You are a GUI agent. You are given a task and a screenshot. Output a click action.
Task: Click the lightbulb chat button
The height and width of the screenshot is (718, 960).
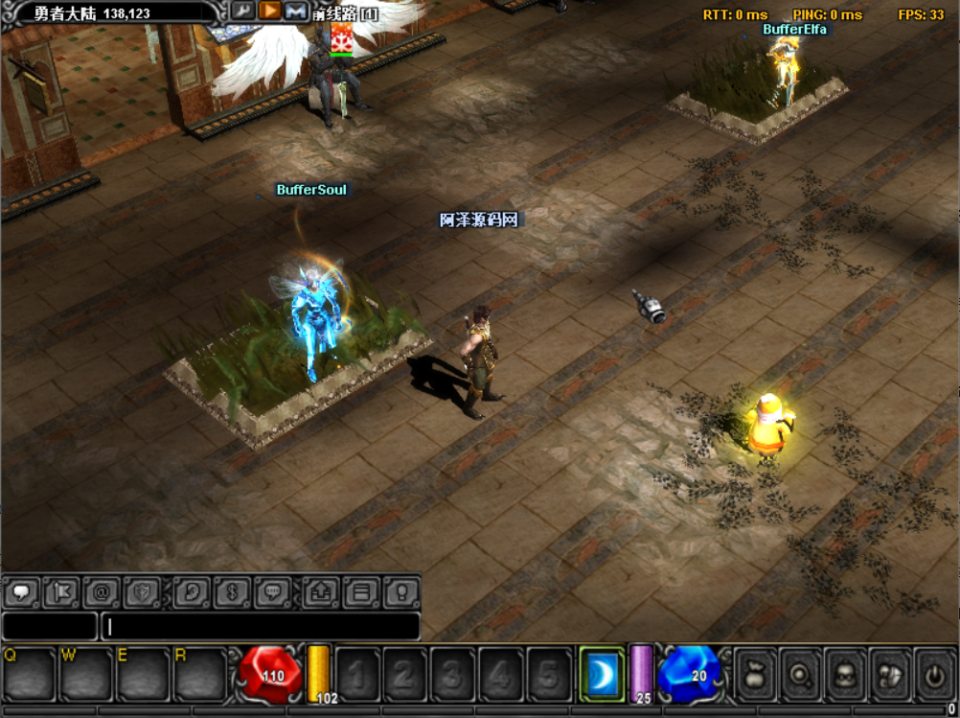401,592
